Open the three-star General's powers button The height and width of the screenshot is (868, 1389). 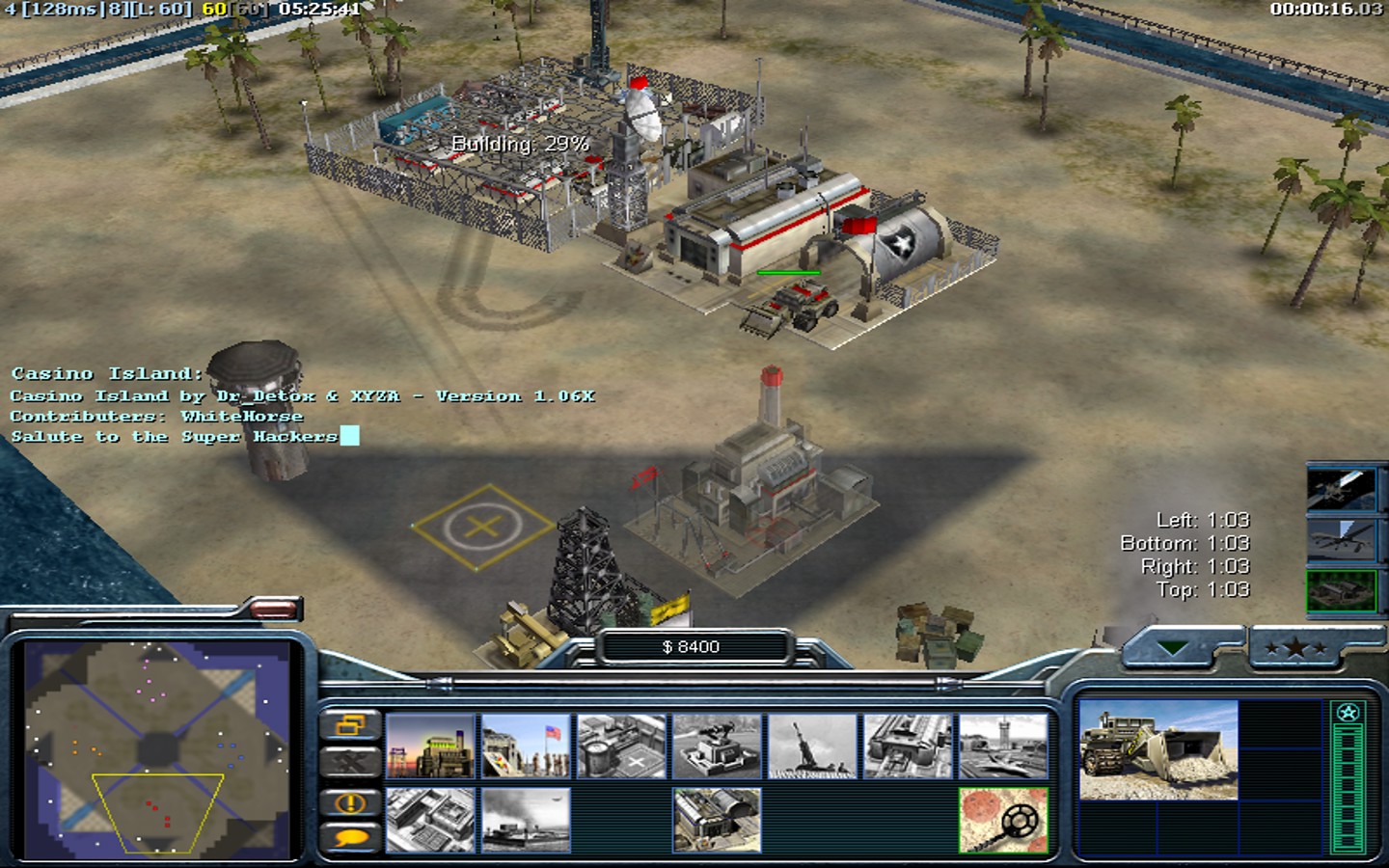(x=1294, y=649)
